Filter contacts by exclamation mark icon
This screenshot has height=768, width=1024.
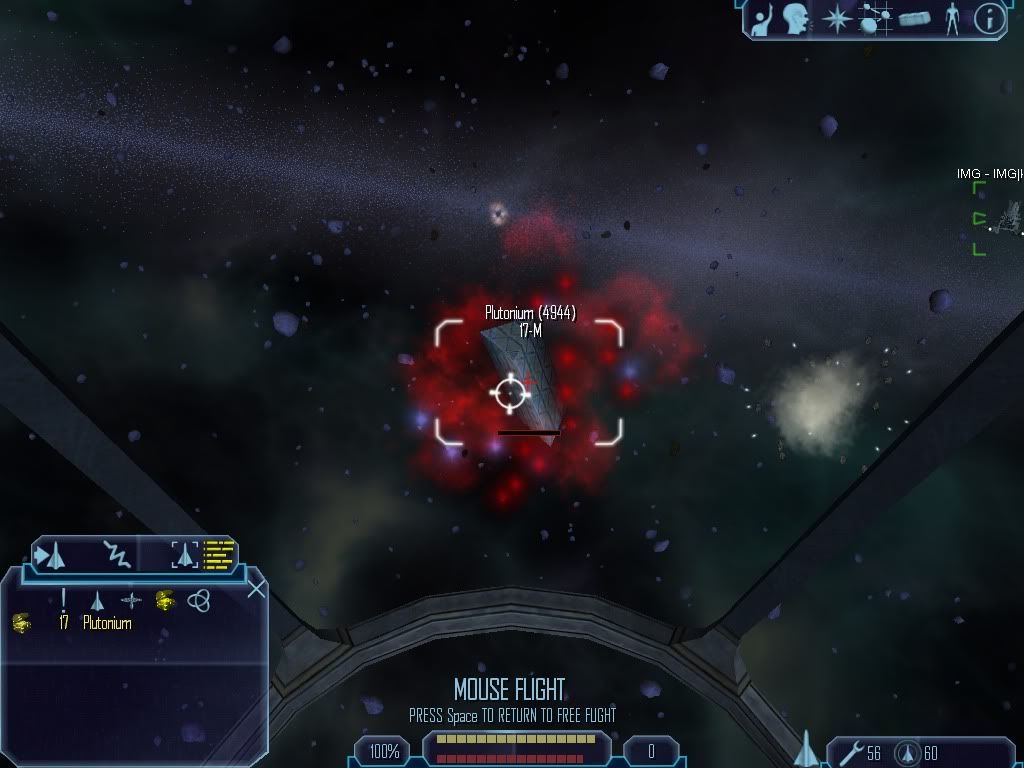click(64, 599)
